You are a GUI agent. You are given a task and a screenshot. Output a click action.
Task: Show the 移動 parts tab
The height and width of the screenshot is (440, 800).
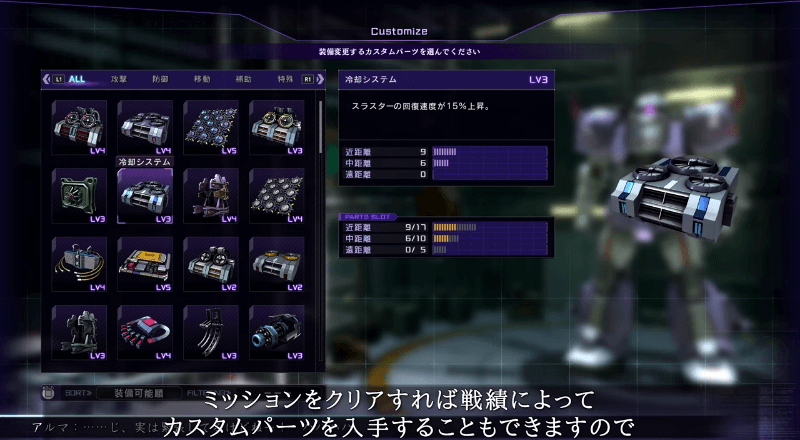(x=202, y=78)
